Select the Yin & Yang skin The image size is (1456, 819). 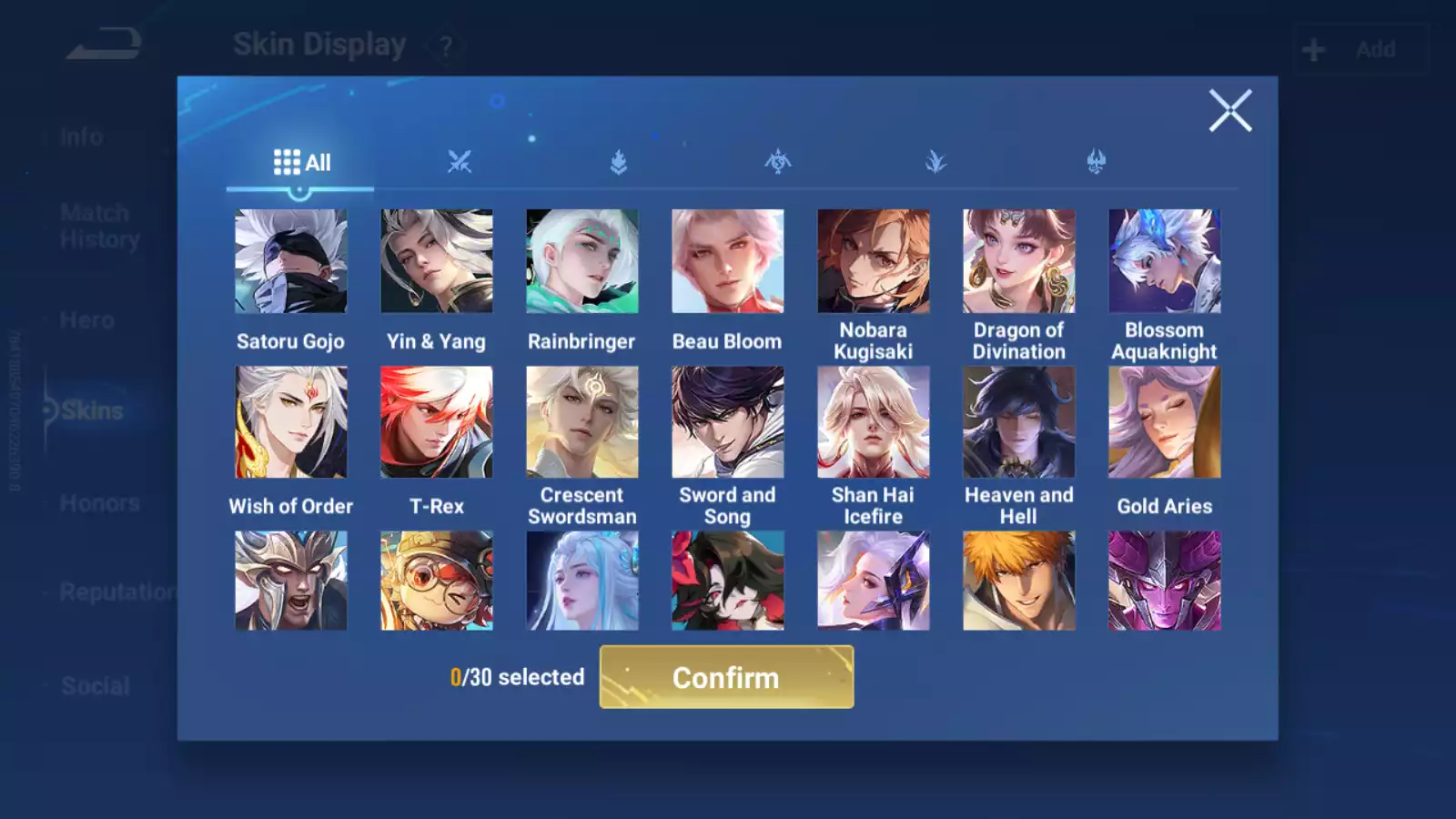[x=437, y=261]
